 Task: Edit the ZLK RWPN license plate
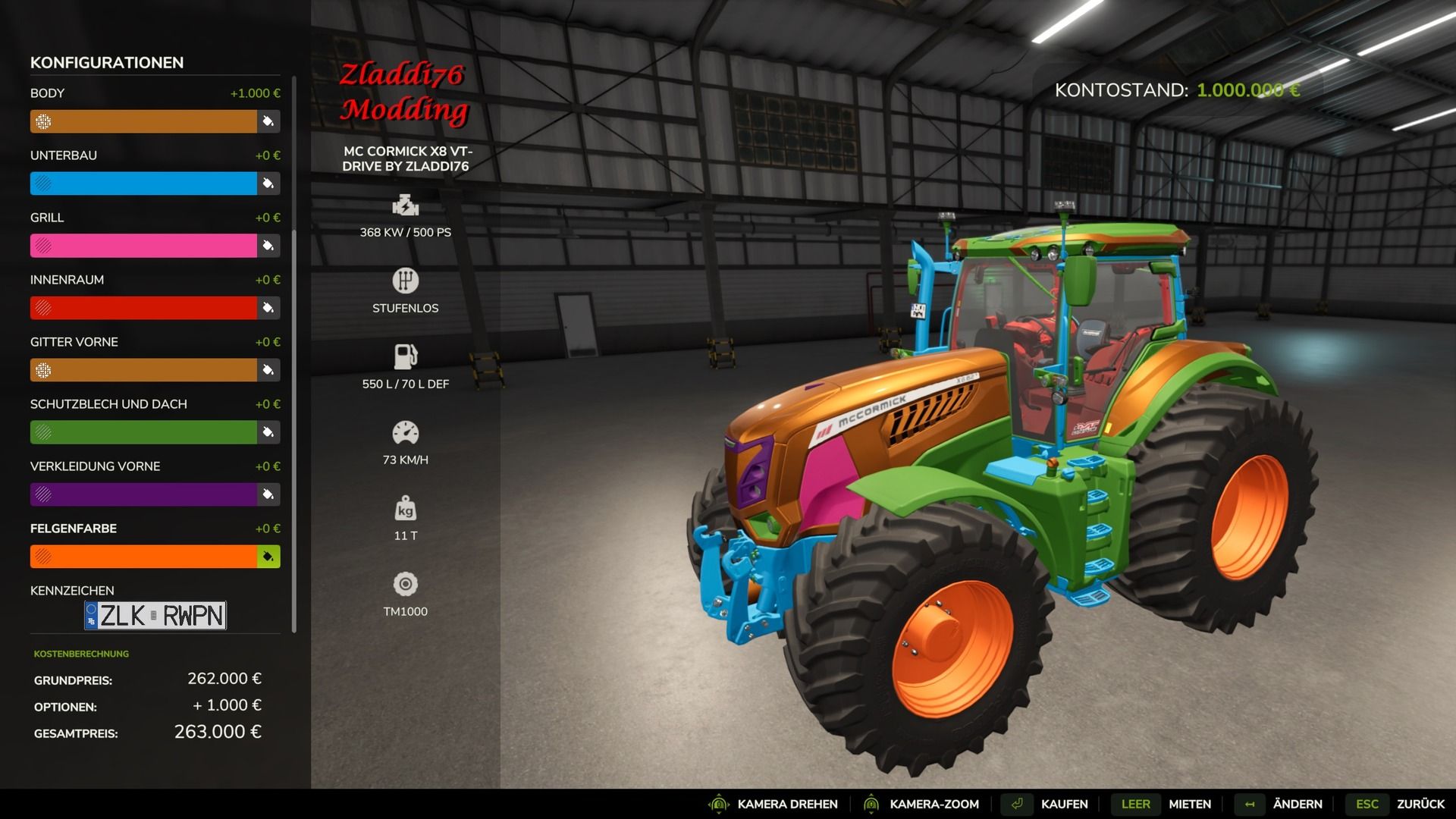pos(155,616)
